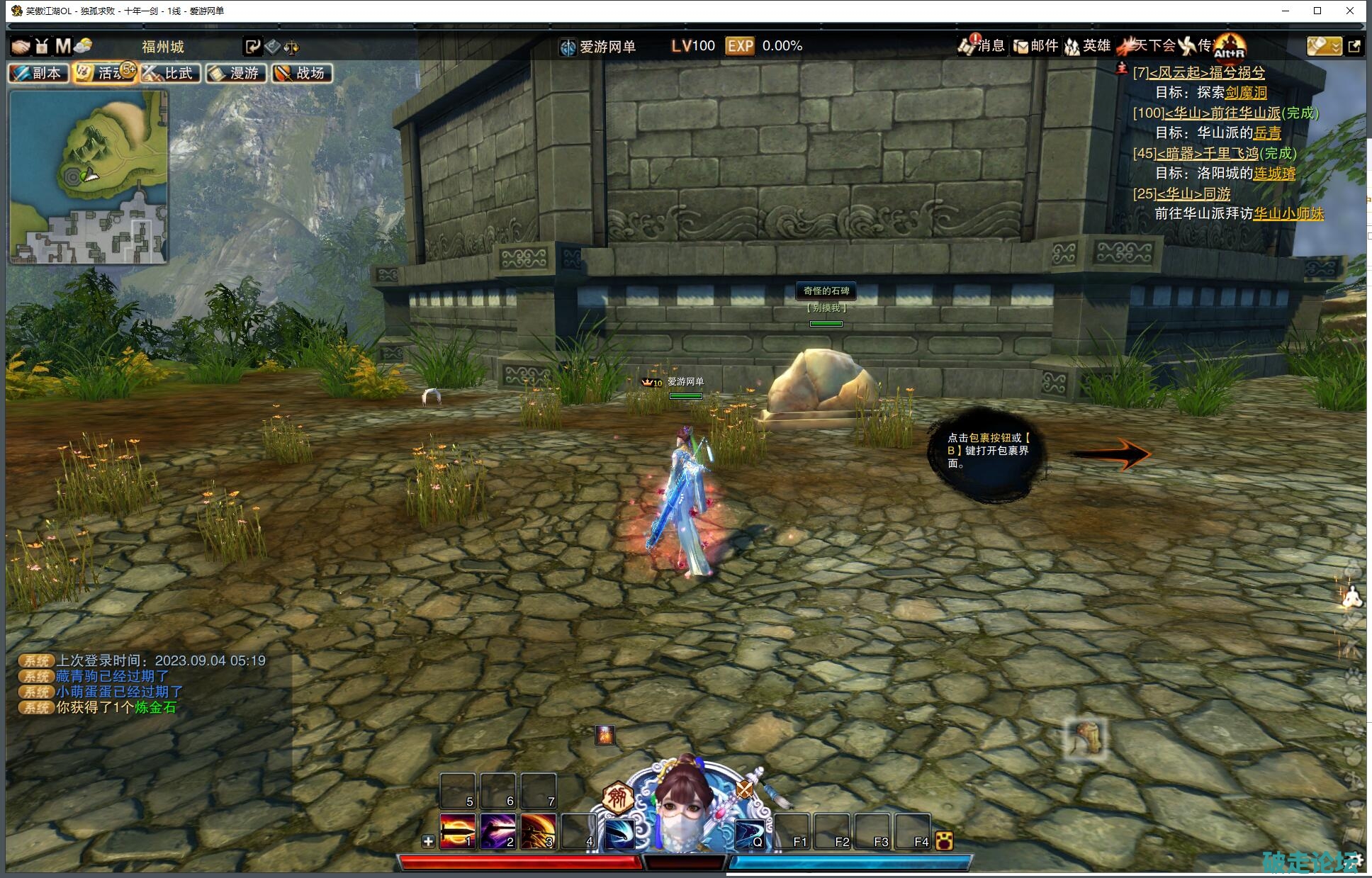Activate the skill in hotbar slot 1
Image resolution: width=1372 pixels, height=878 pixels.
point(457,831)
